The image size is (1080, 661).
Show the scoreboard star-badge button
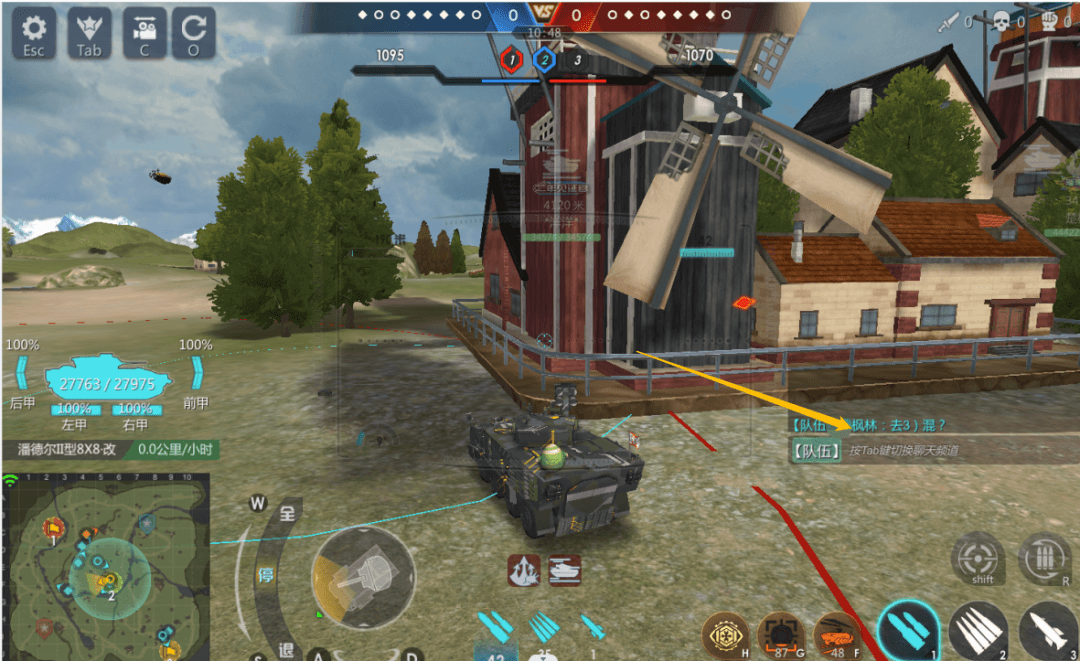pyautogui.click(x=89, y=33)
